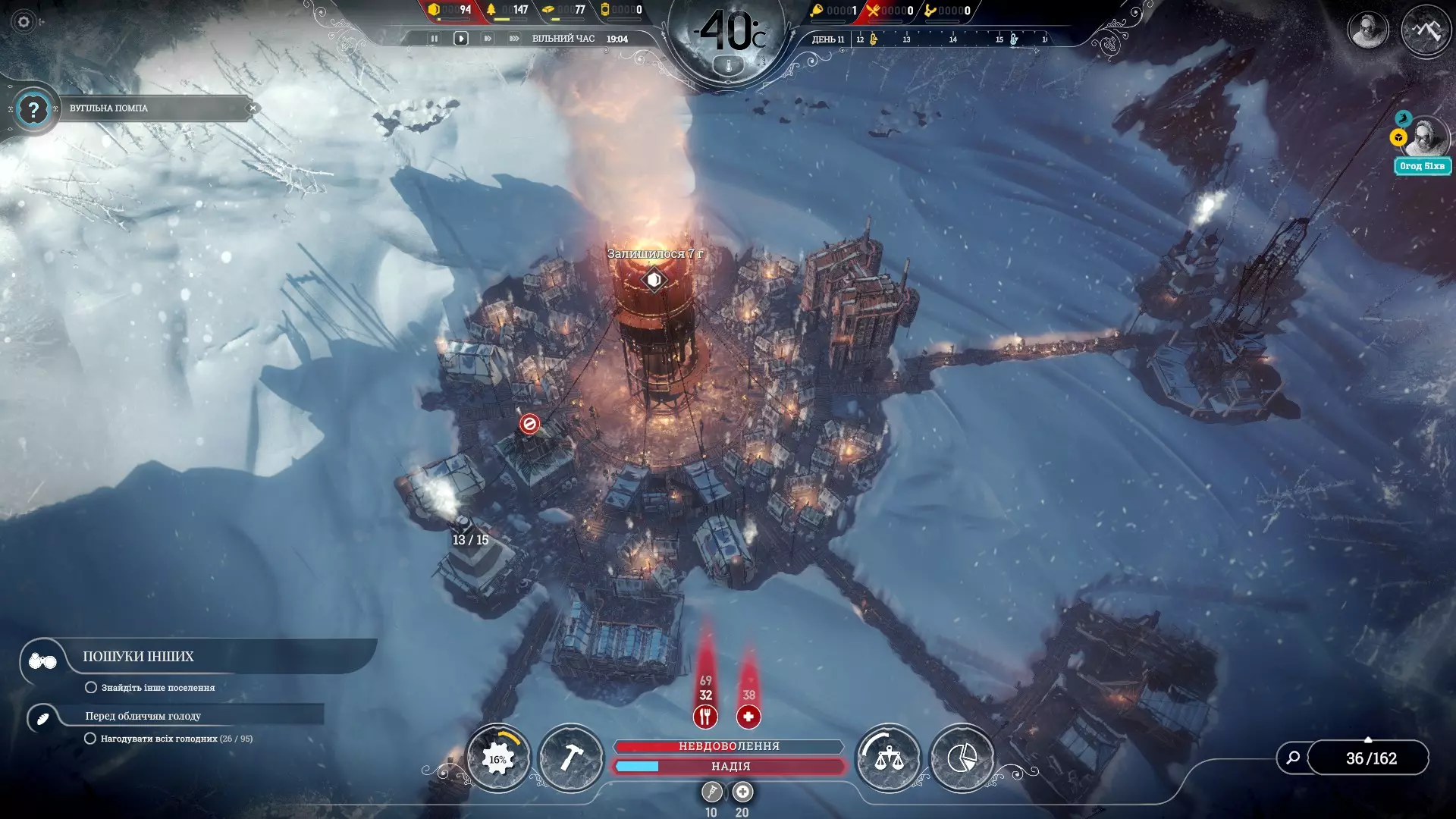Open the research gear showing 16%
This screenshot has width=1456, height=819.
point(498,758)
